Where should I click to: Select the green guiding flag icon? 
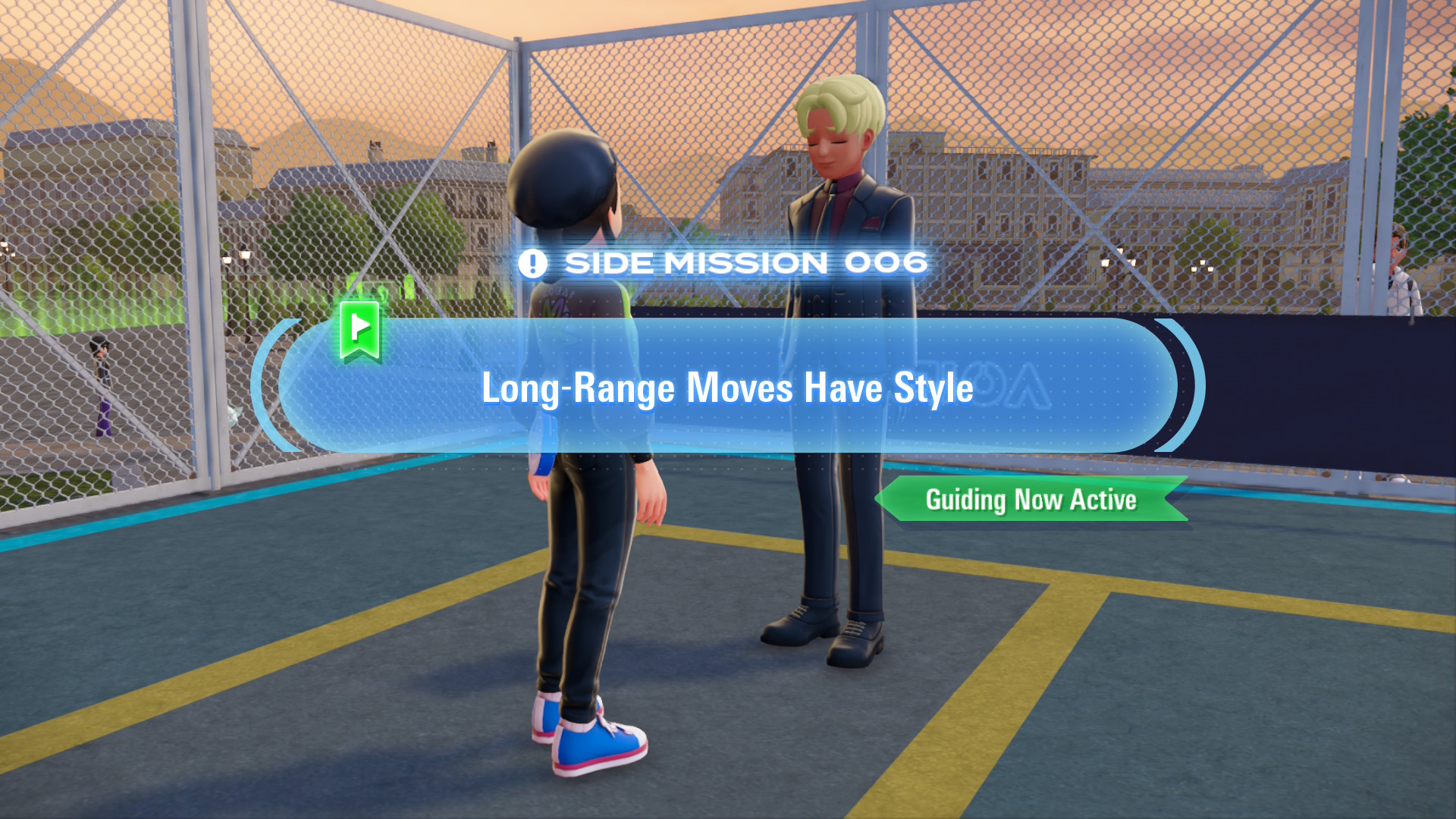pyautogui.click(x=359, y=329)
